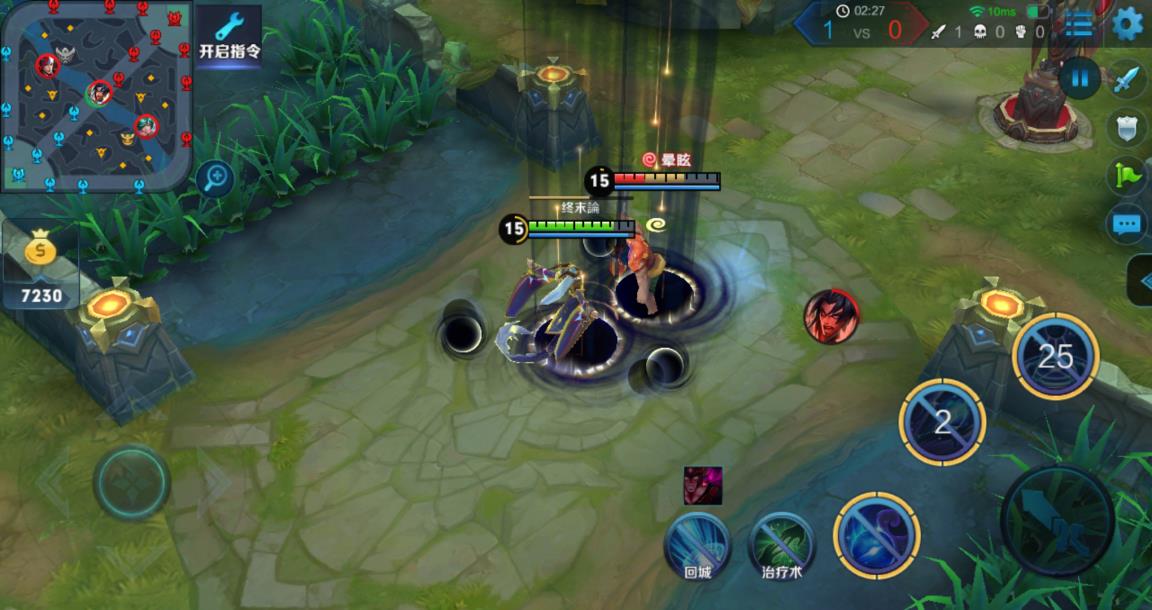Click the magnifier button beside the minimap
The height and width of the screenshot is (610, 1152).
click(x=215, y=179)
